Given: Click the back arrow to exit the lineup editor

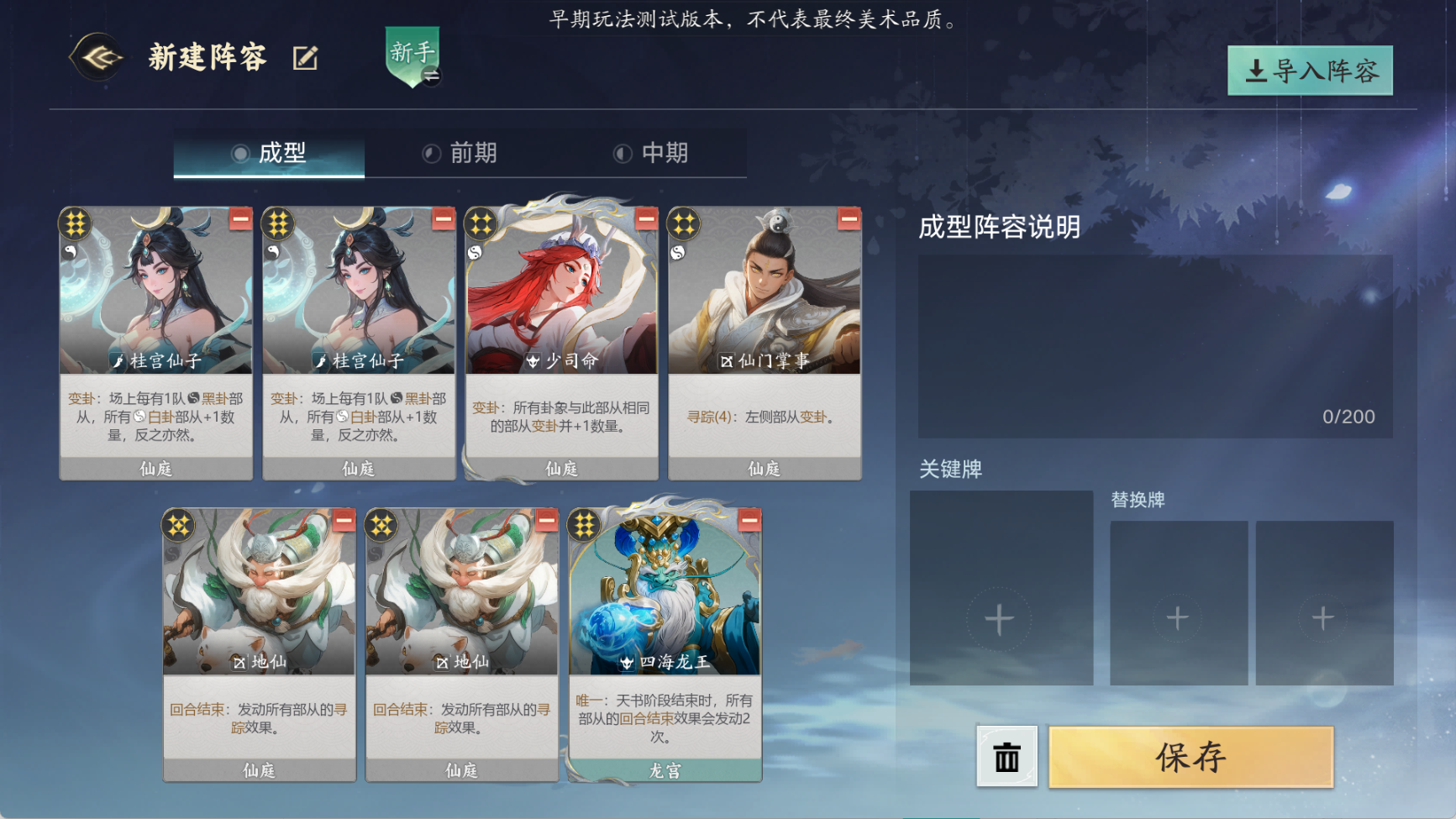Looking at the screenshot, I should tap(95, 57).
